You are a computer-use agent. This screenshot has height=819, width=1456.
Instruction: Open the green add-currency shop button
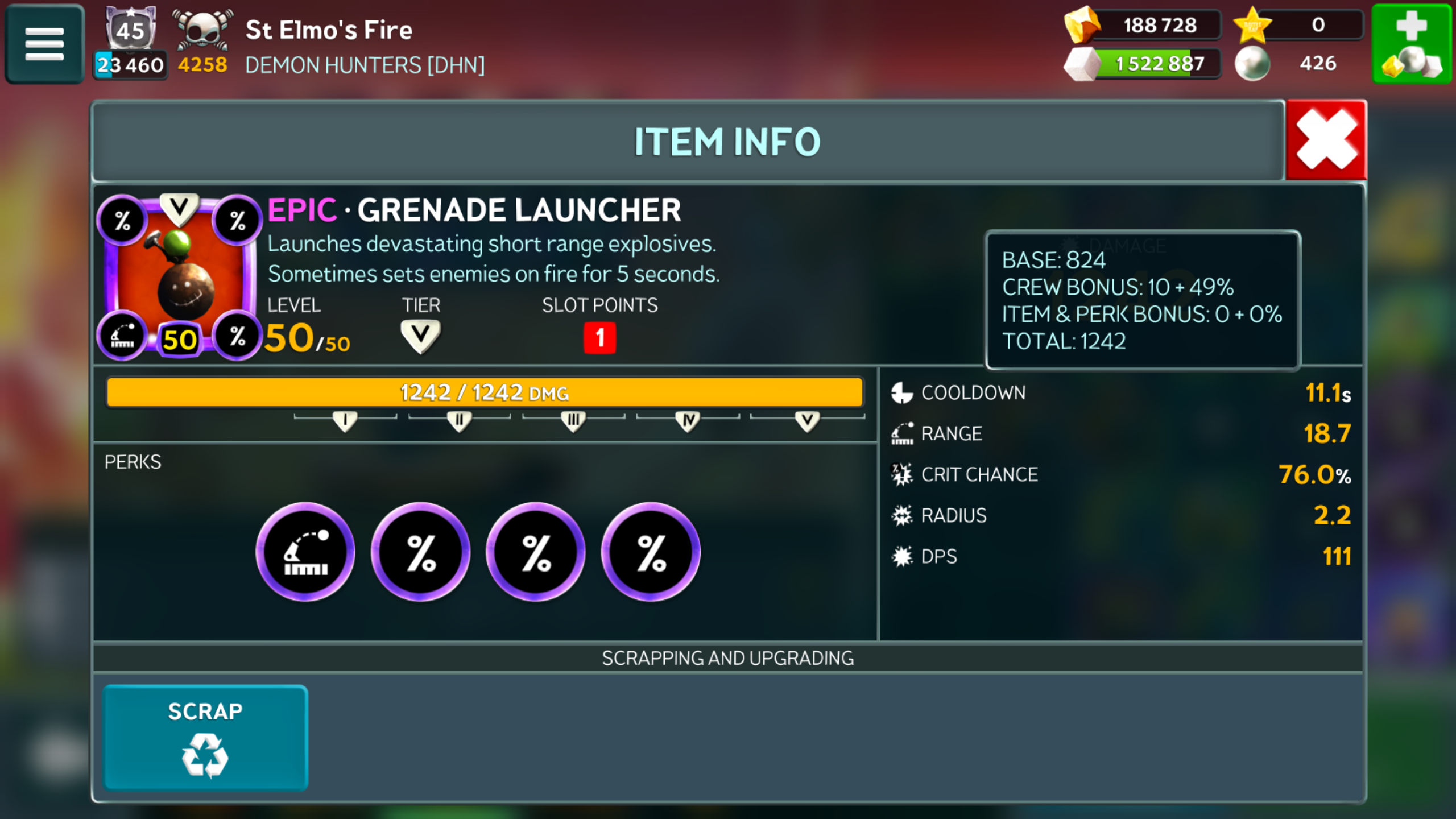pos(1412,44)
